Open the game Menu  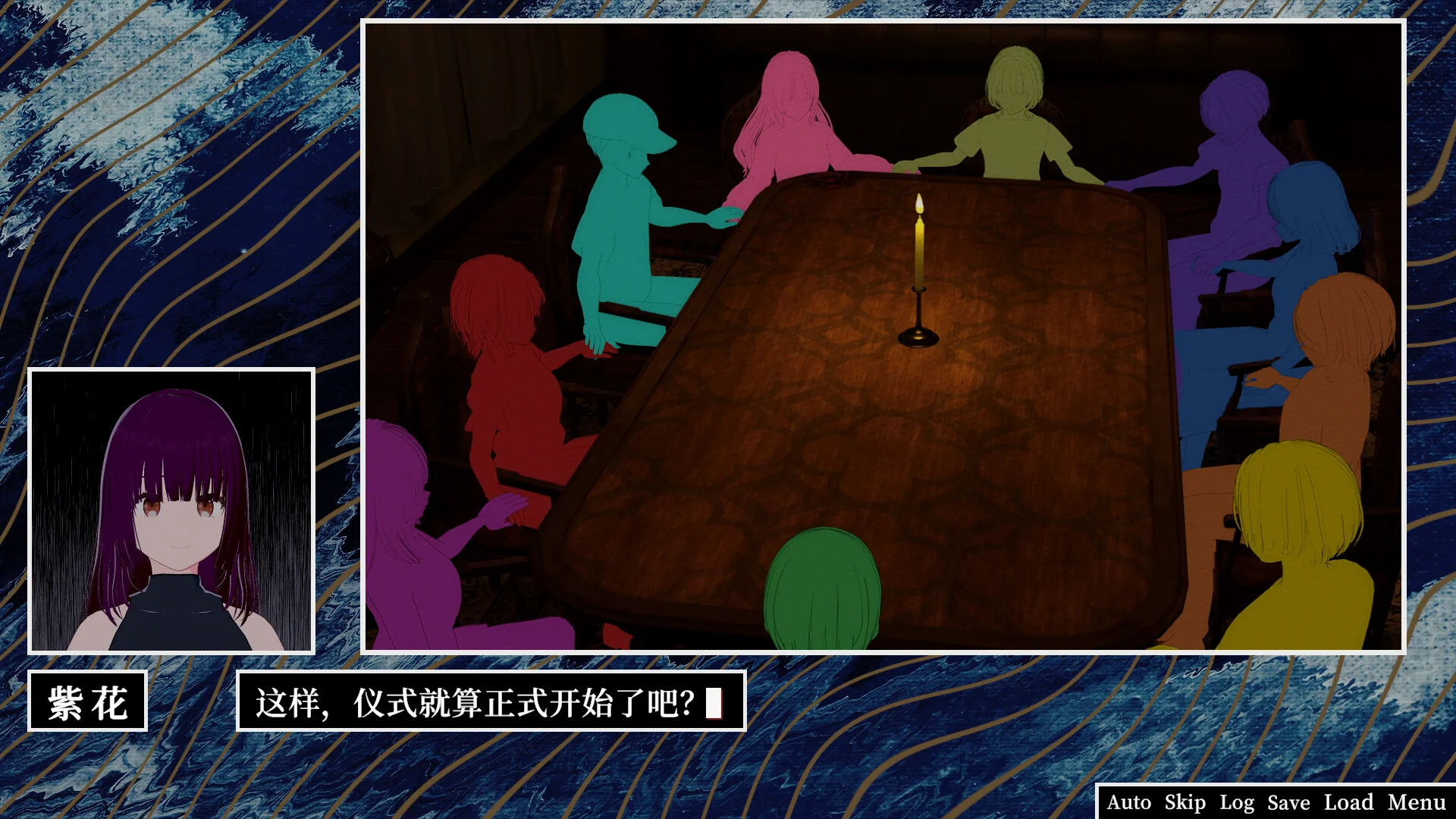(x=1417, y=802)
